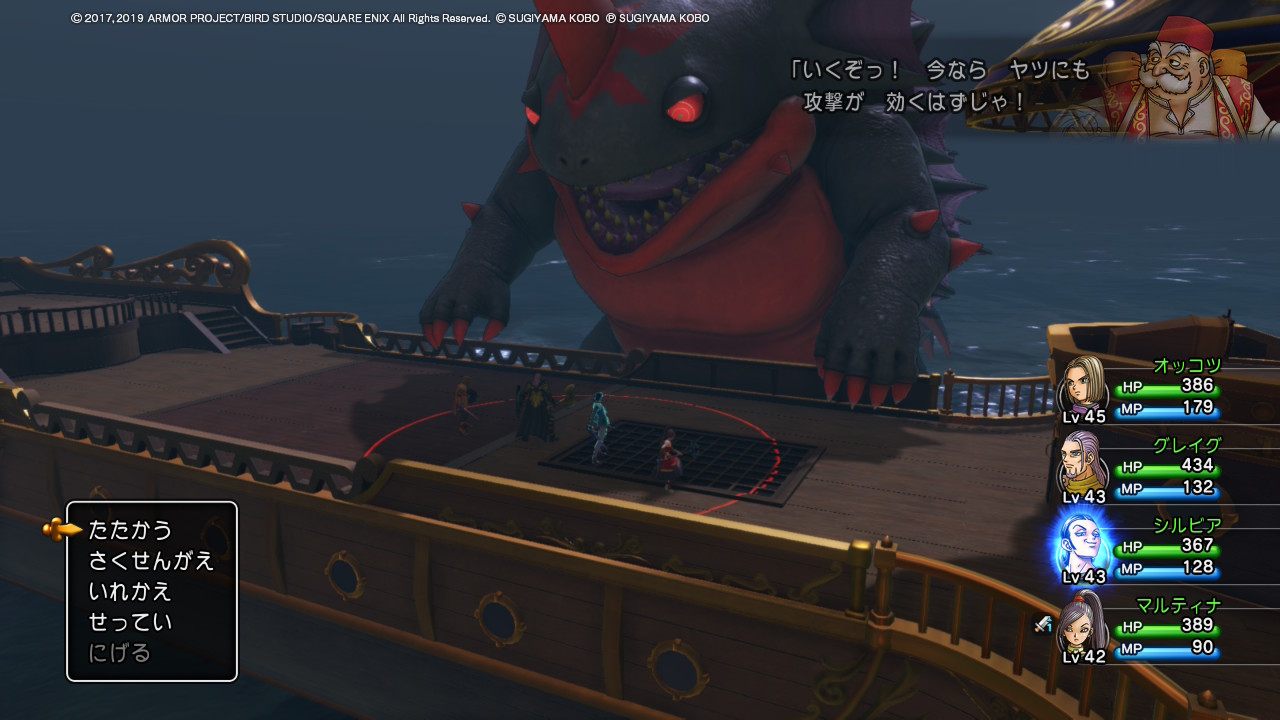Choose シルビア's glowing blue portrait

pos(1084,545)
